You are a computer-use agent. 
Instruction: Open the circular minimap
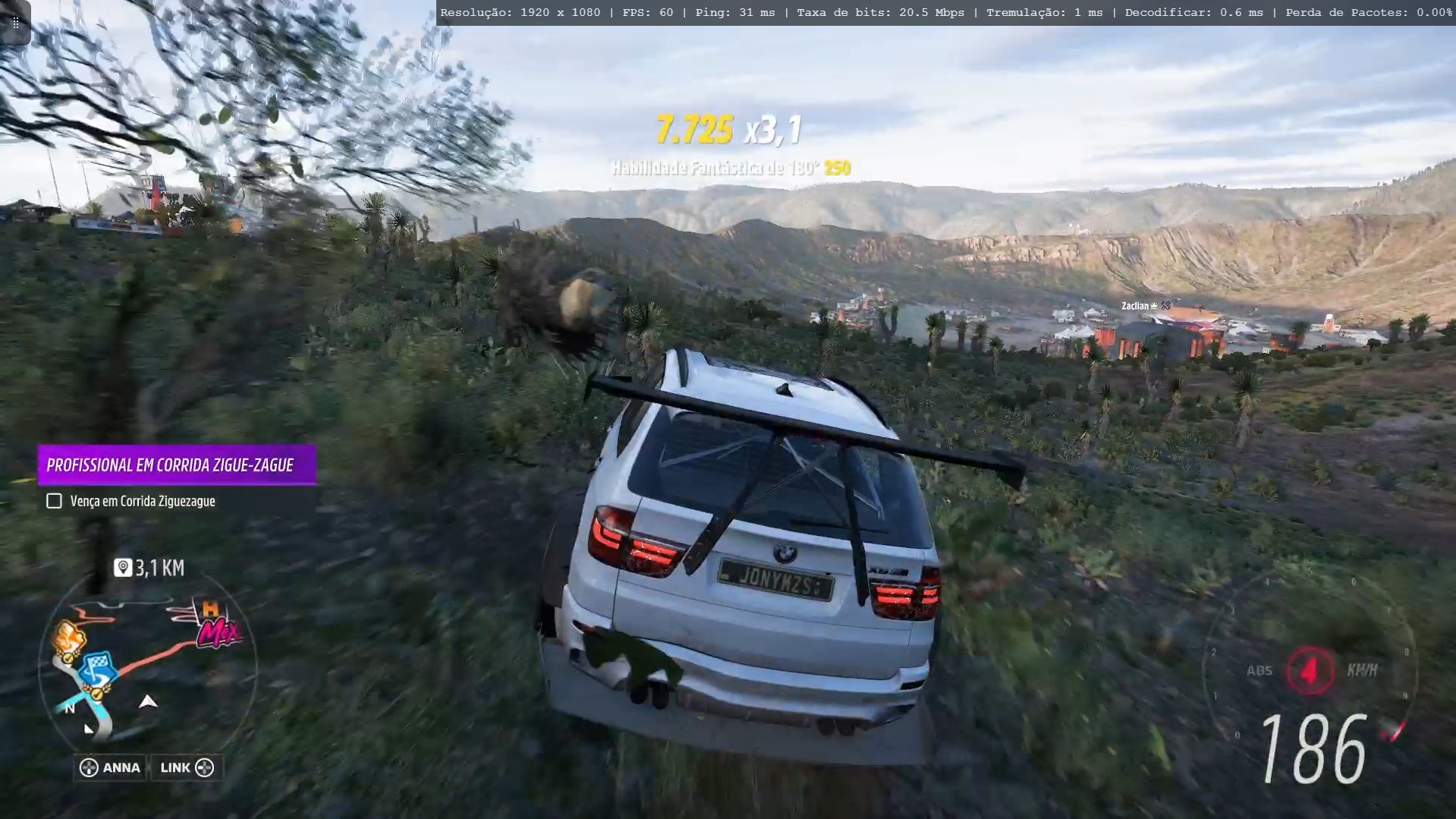(147, 669)
